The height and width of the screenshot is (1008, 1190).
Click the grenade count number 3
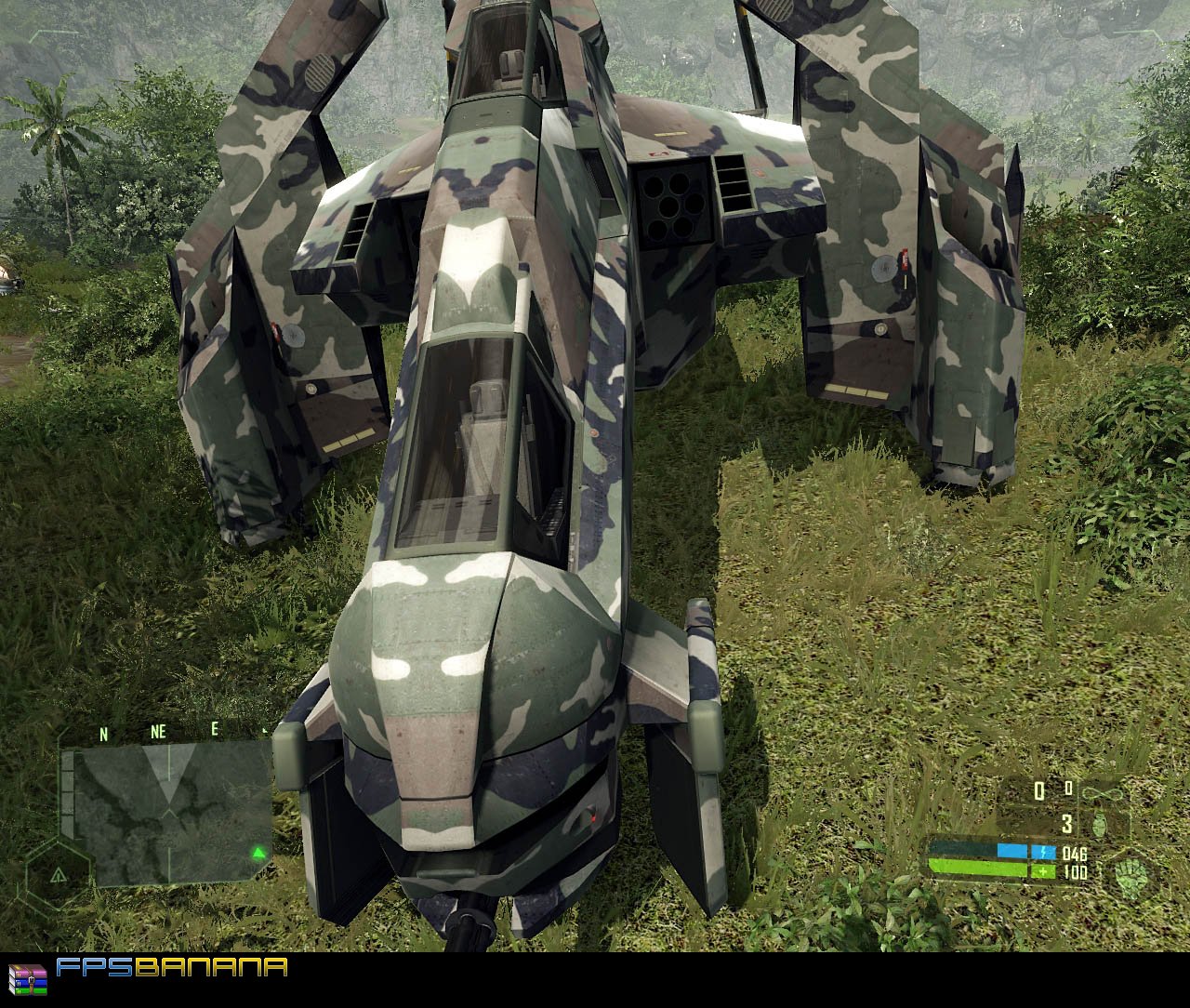coord(1067,823)
